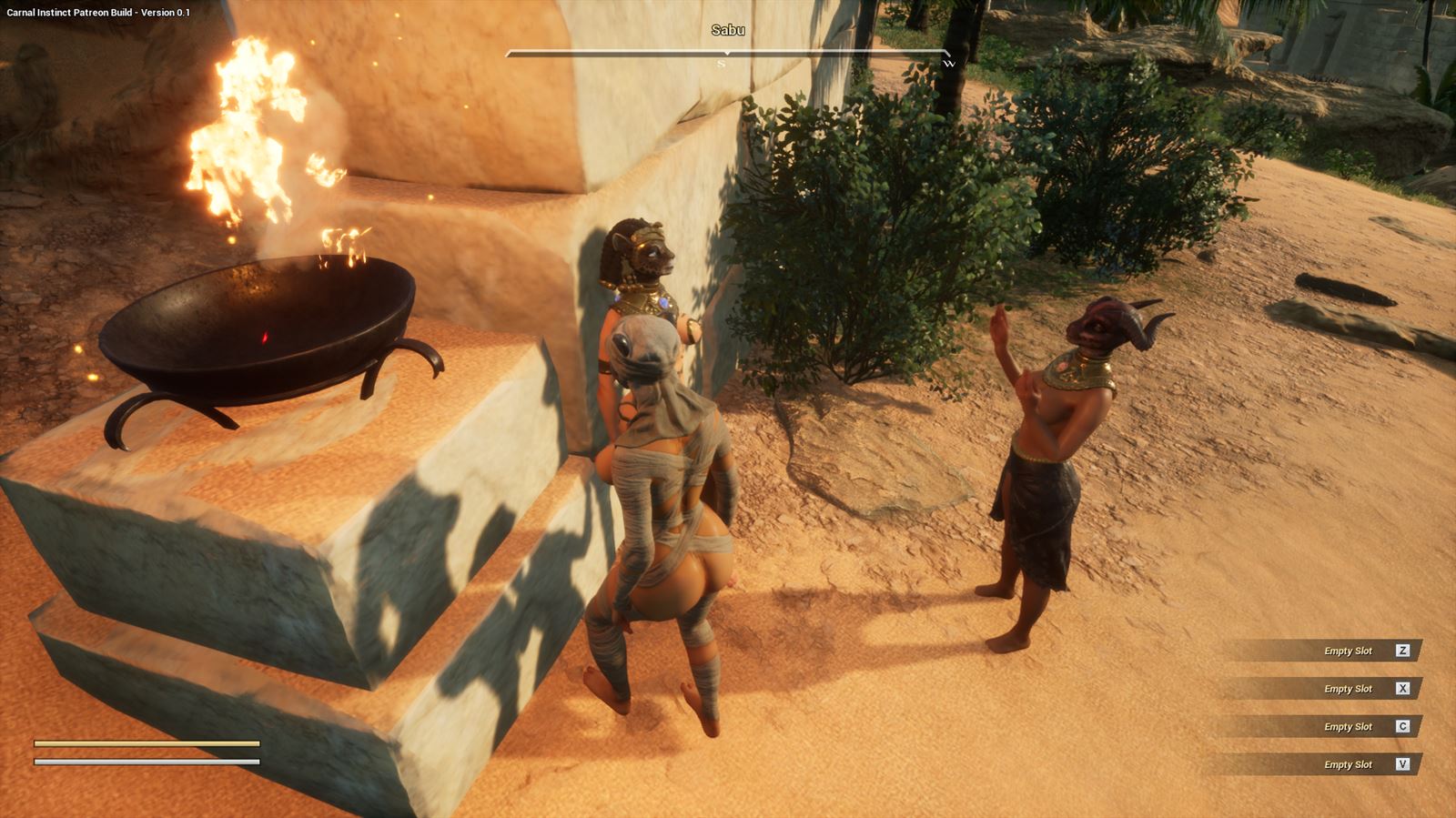Click the X keybind badge on the hotbar
1456x818 pixels.
coord(1402,689)
